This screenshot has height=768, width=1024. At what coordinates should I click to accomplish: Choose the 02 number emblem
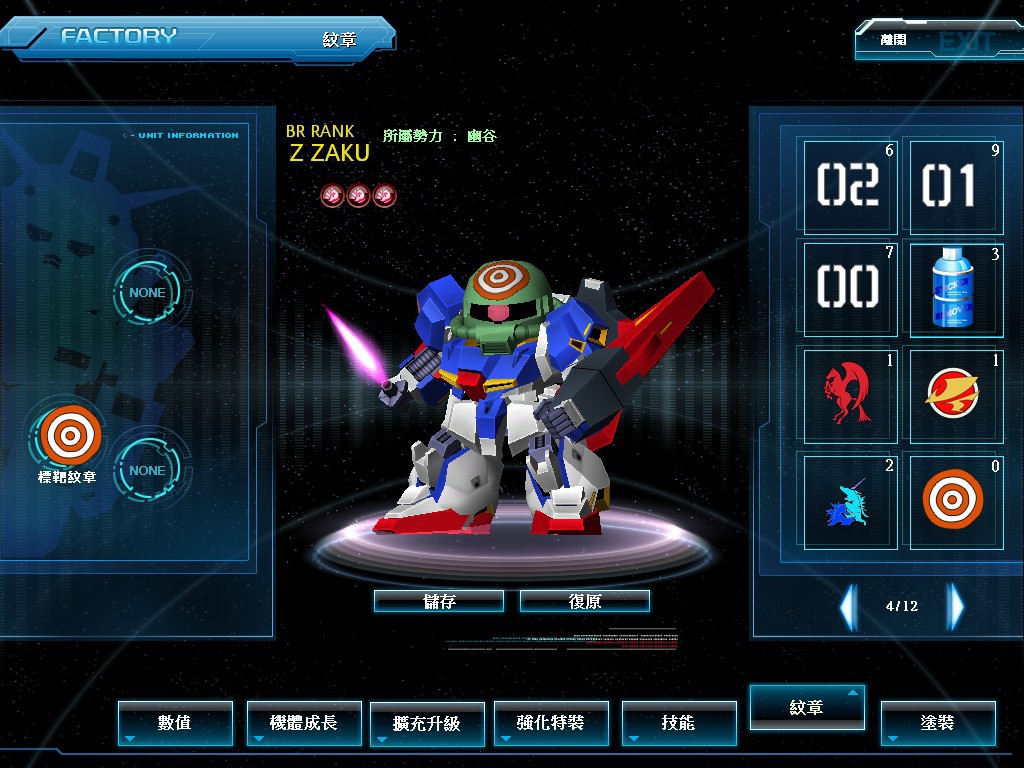[849, 186]
